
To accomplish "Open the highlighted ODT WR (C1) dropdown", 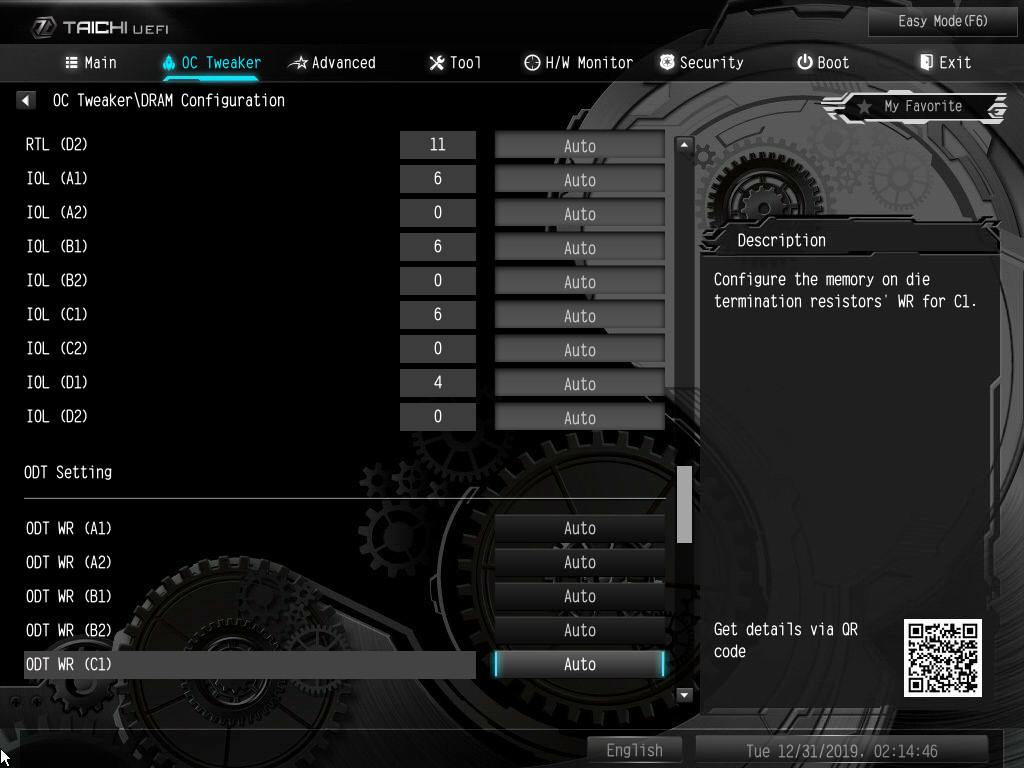I will point(579,664).
